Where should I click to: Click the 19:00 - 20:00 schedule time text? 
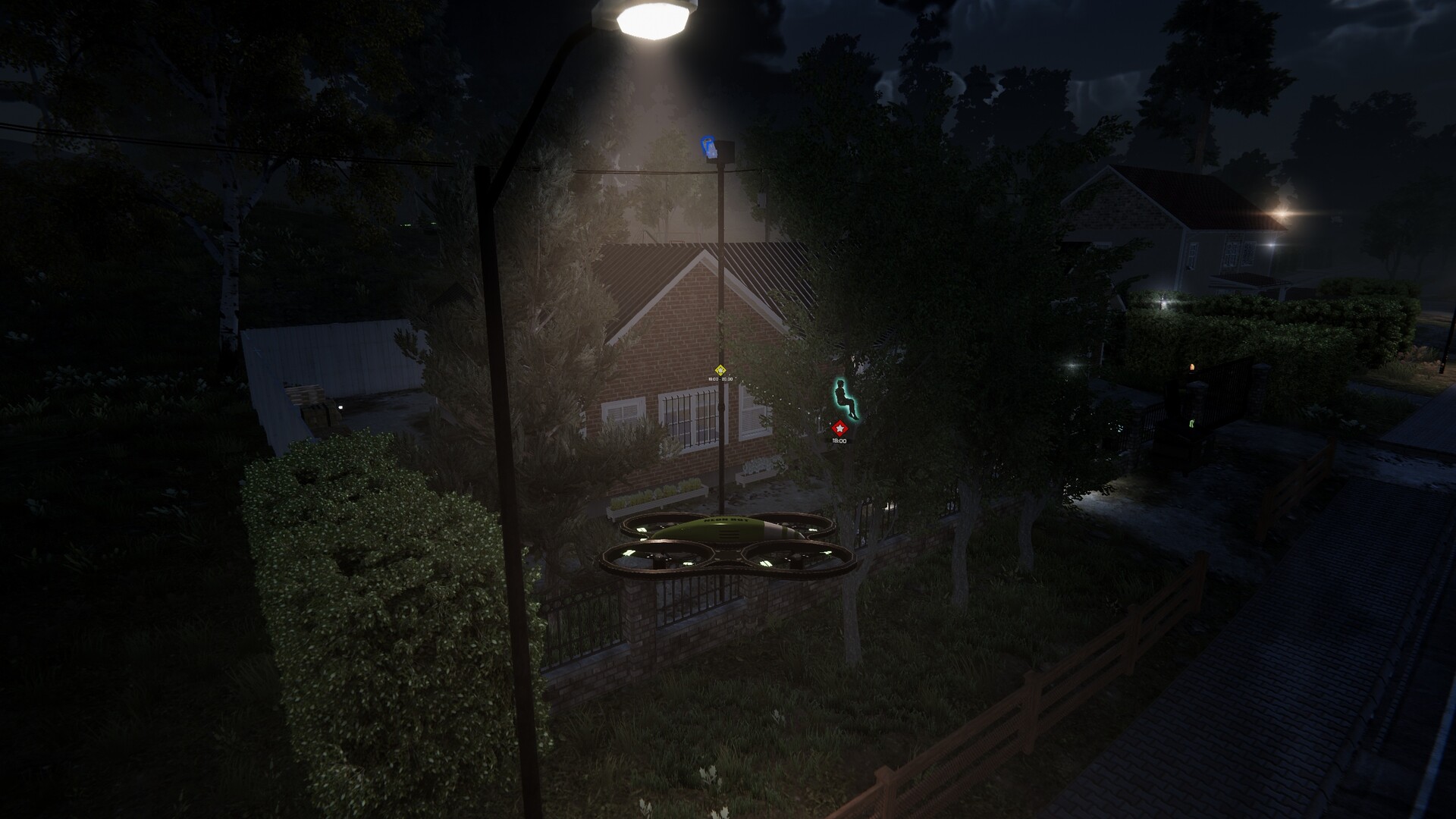[x=720, y=378]
